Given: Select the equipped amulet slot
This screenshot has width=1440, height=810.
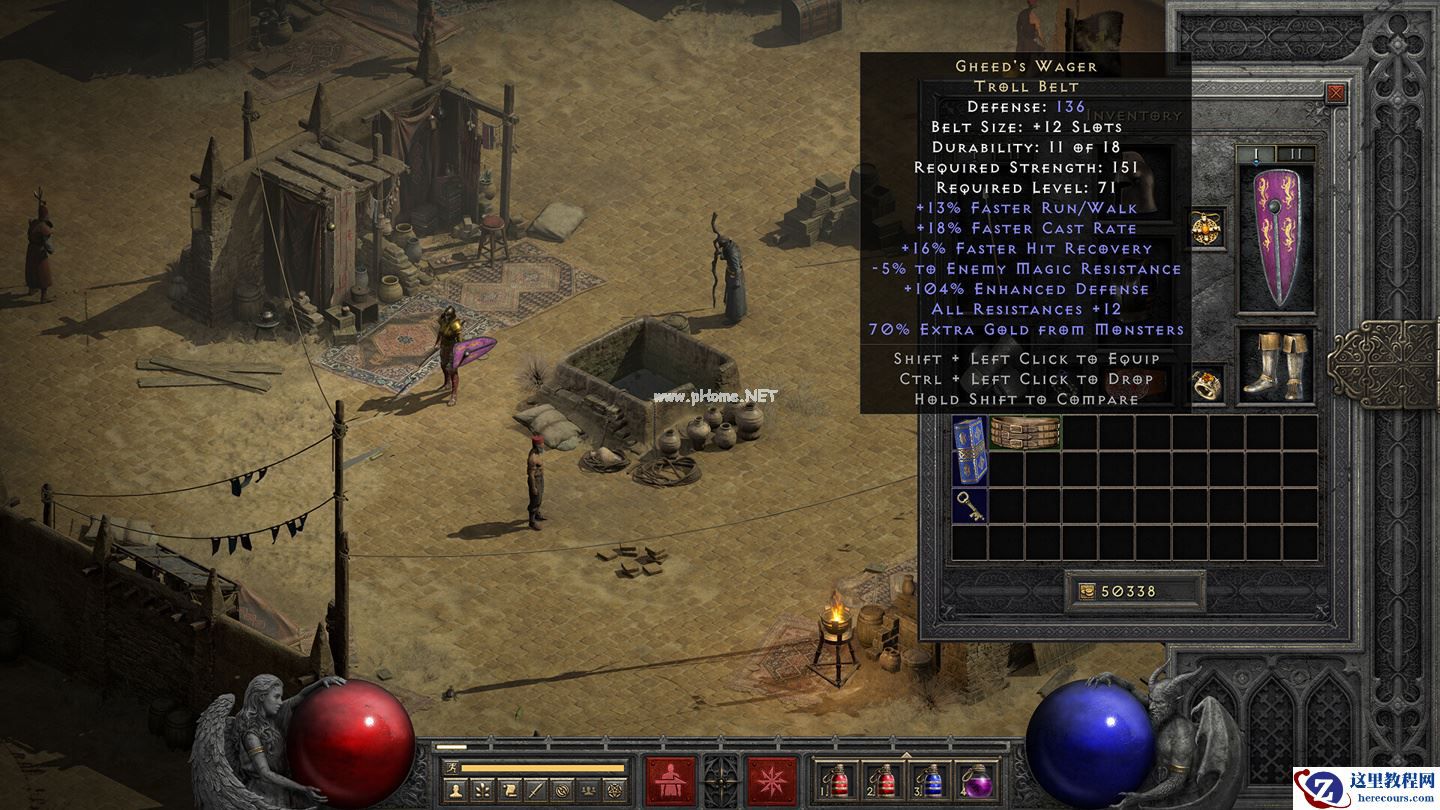Looking at the screenshot, I should pyautogui.click(x=1206, y=228).
